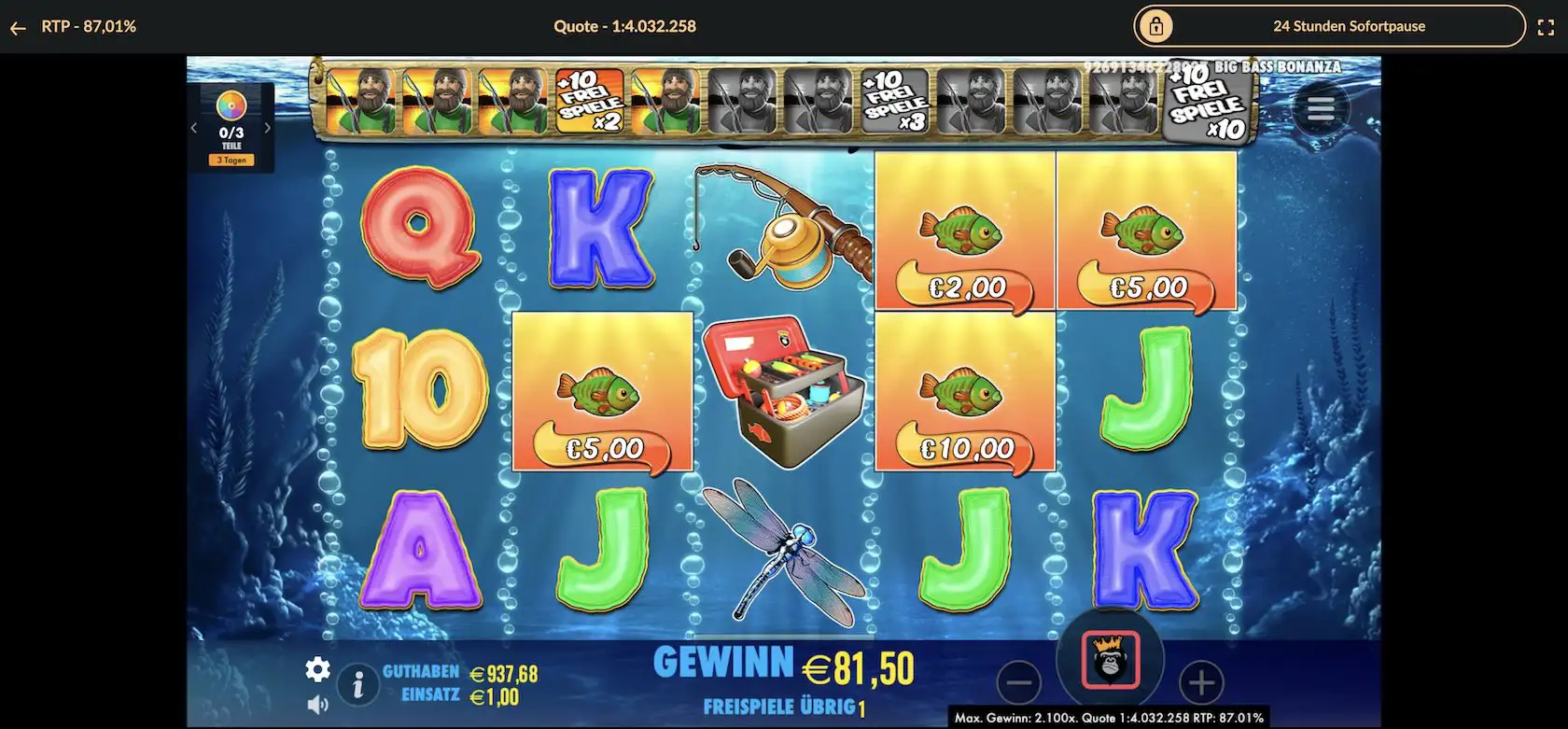Activate the 24 Stunden Sofortpause

[x=1350, y=26]
